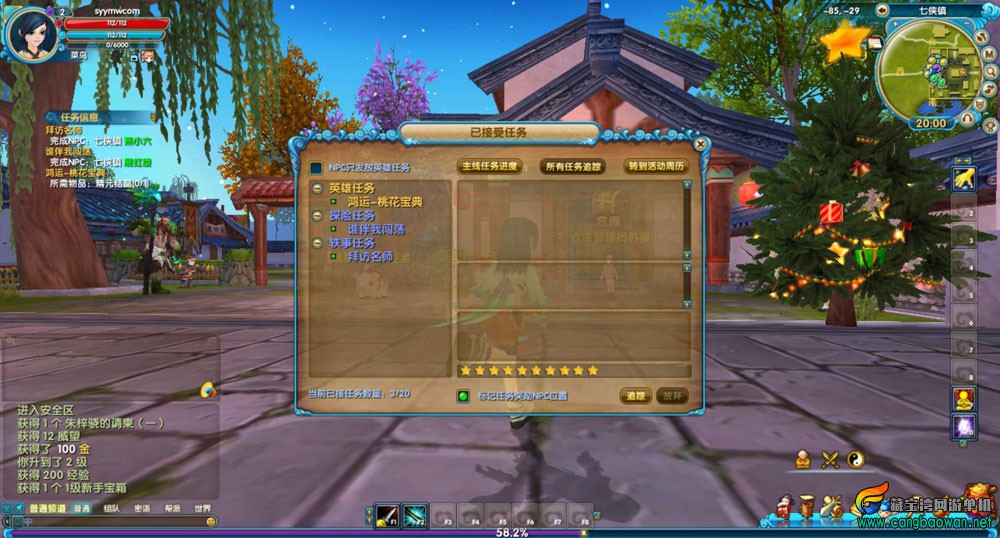Activate the F1 sword skill
Screen dimensions: 1000x538
[x=387, y=516]
